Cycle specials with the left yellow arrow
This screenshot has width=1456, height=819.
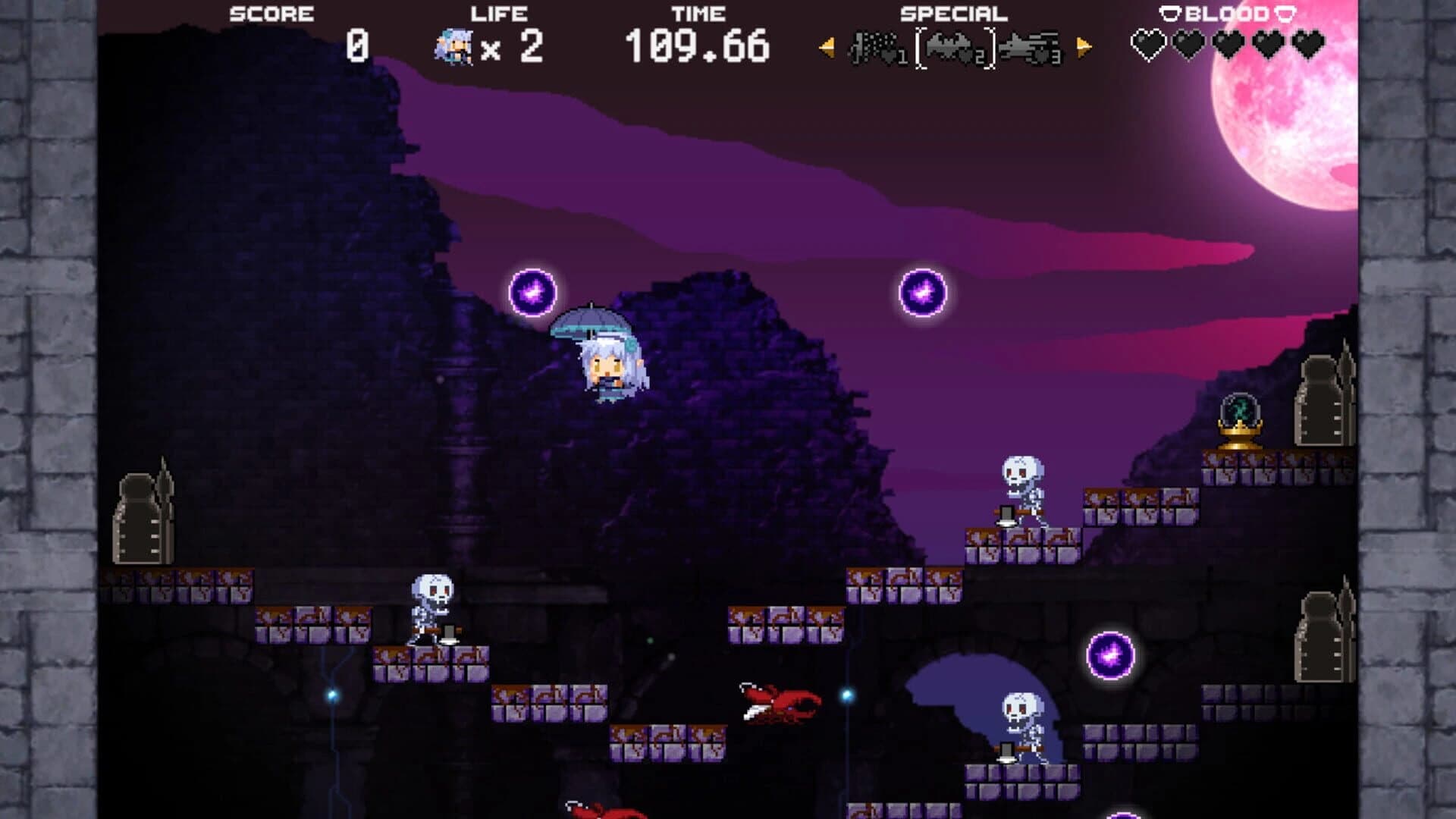pos(826,47)
